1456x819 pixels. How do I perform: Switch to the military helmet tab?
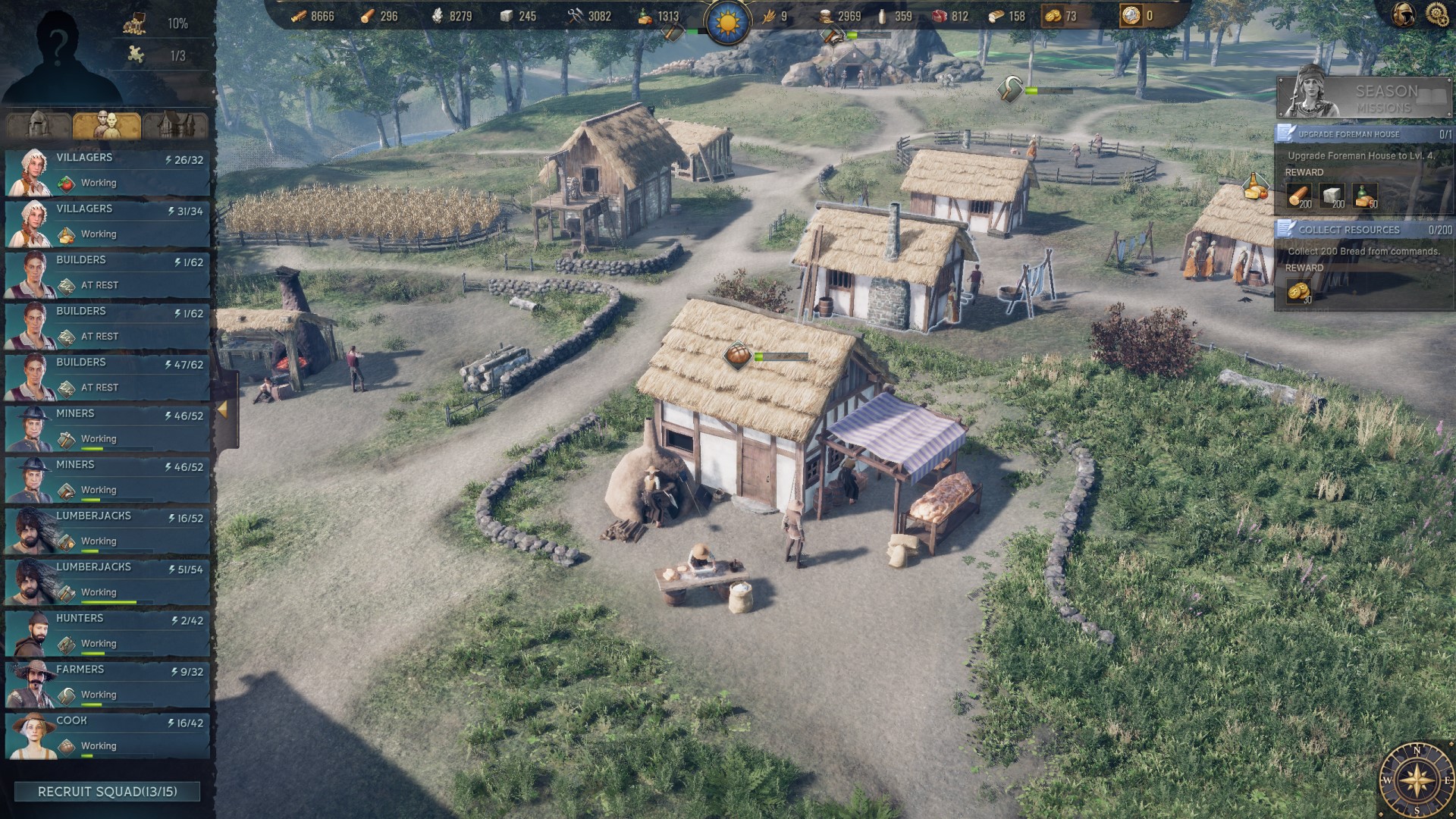coord(39,124)
